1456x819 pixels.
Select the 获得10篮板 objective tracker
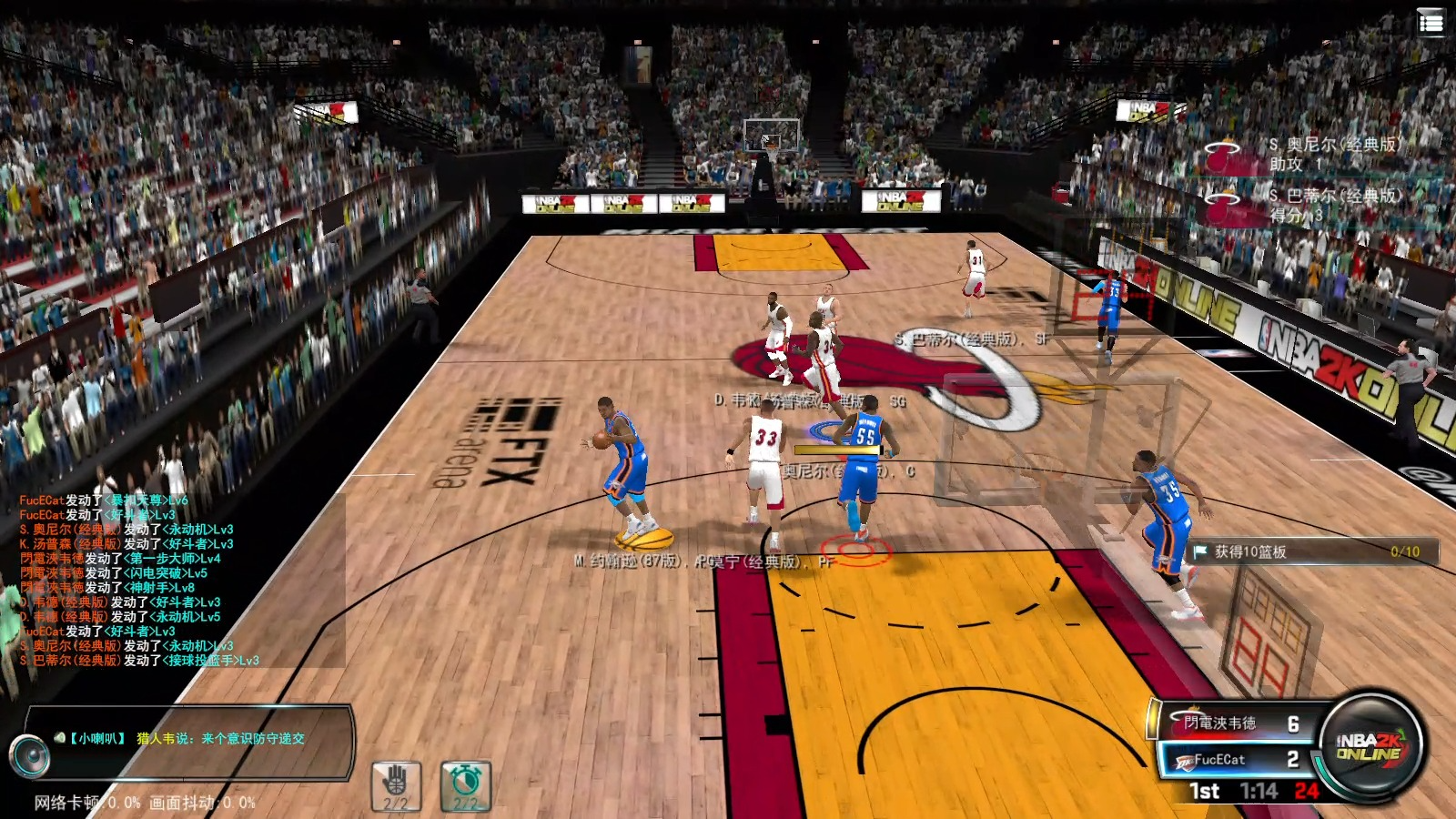(1314, 551)
